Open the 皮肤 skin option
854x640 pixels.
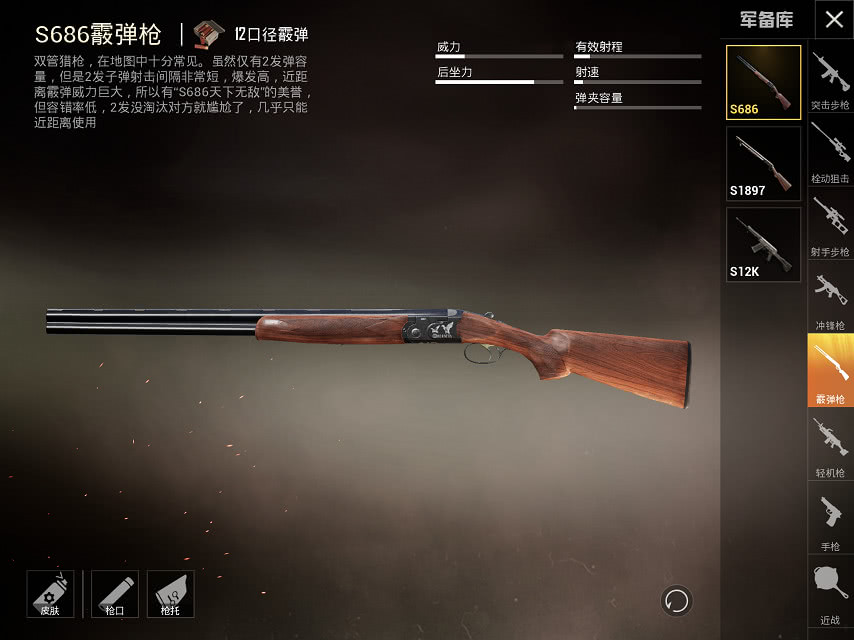(x=49, y=594)
